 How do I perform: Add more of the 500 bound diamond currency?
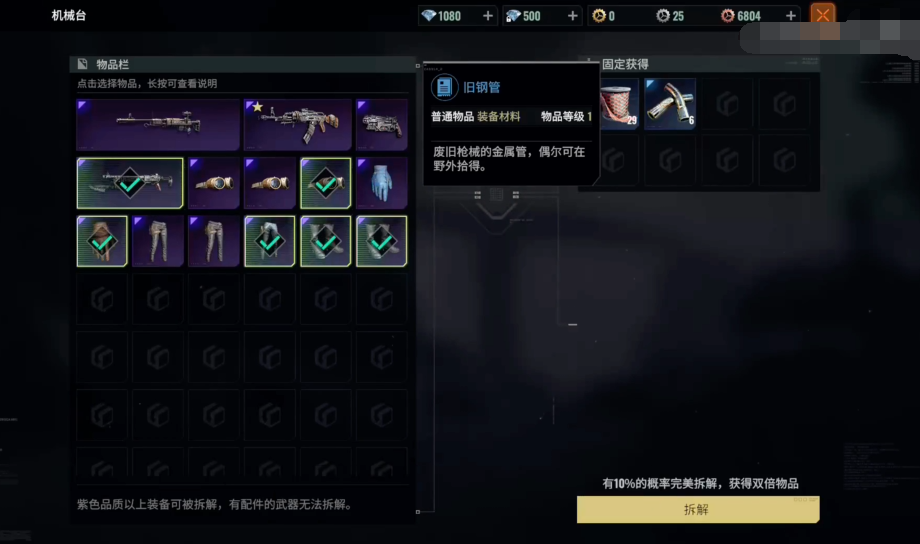coord(573,16)
